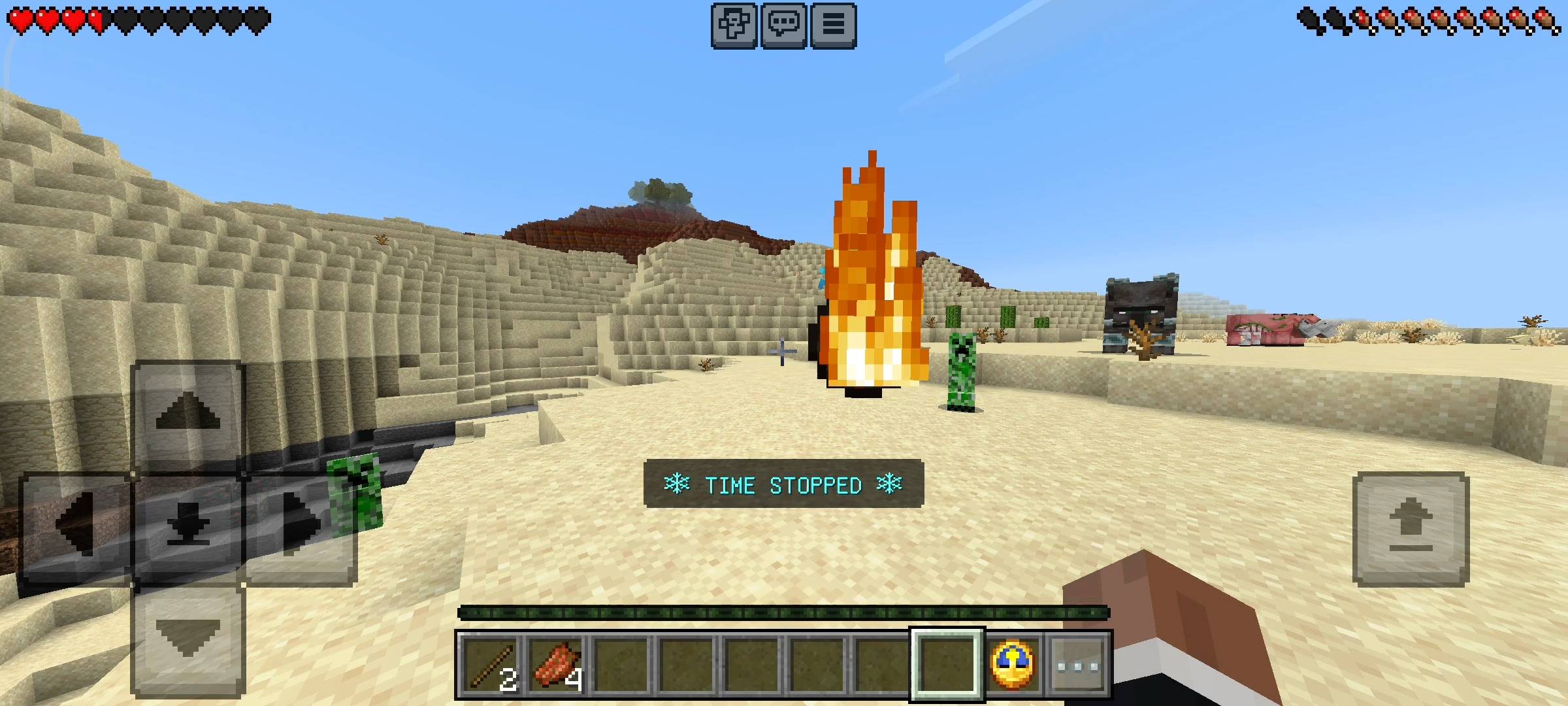Viewport: 1568px width, 706px height.
Task: Click the crosshair at screen center
Action: (x=781, y=353)
